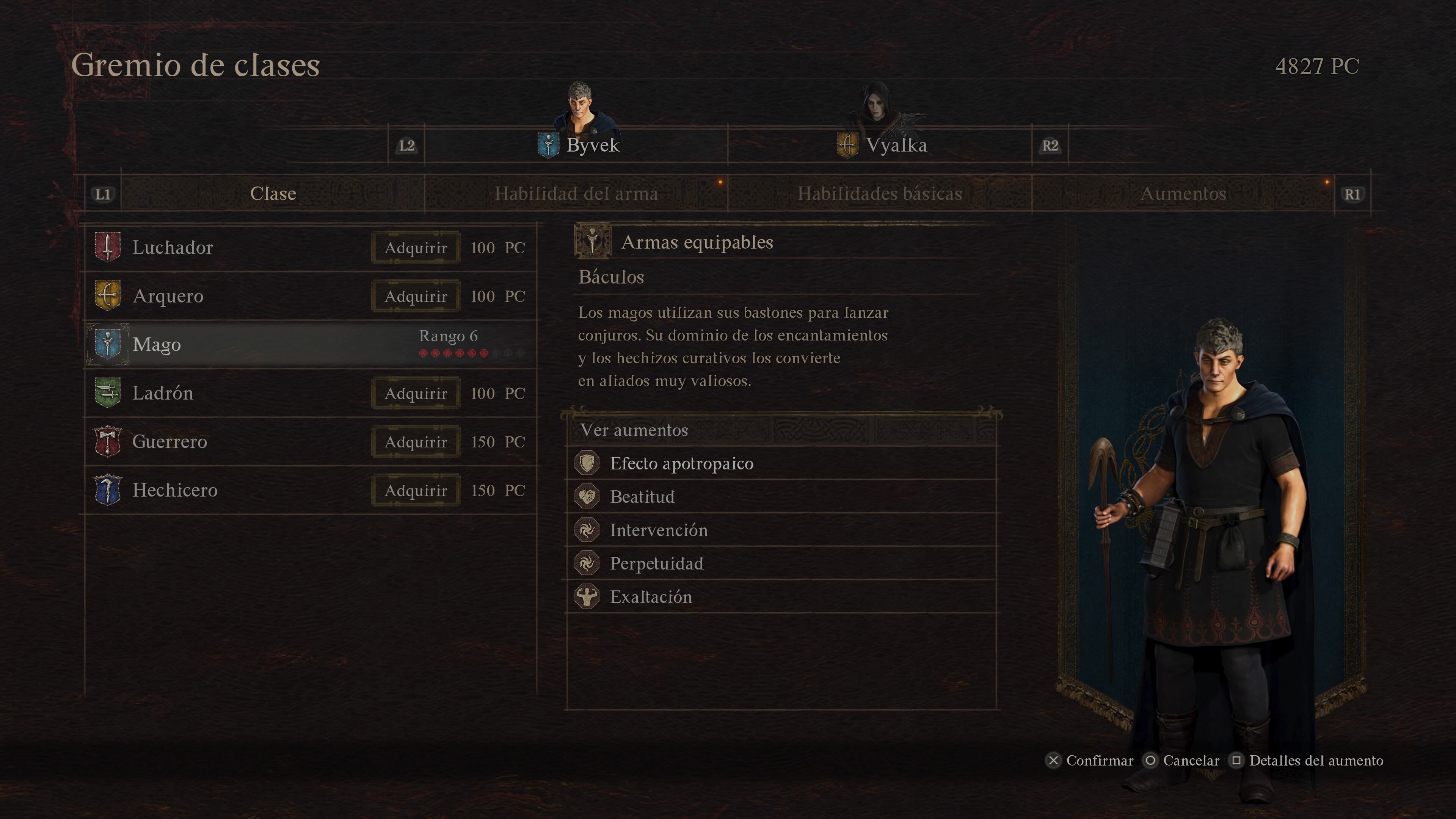The image size is (1456, 819).
Task: Select the Clase tab
Action: [273, 194]
